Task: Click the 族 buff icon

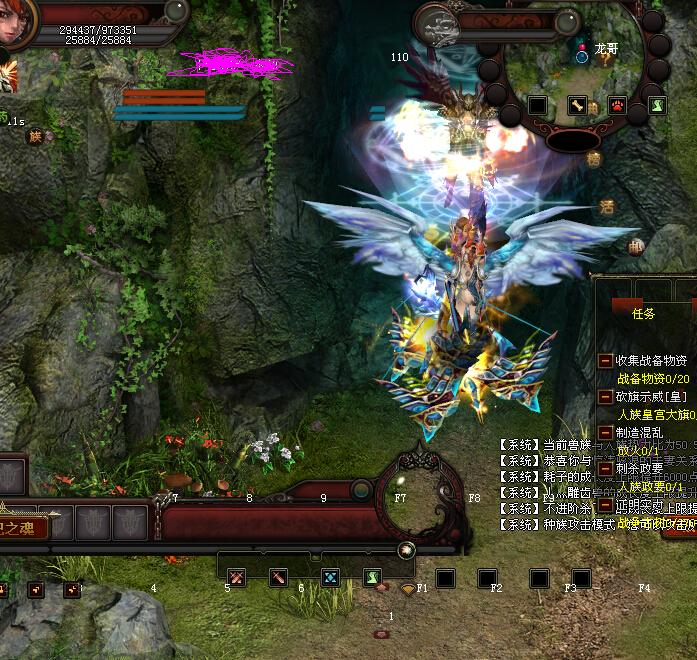Action: point(35,136)
